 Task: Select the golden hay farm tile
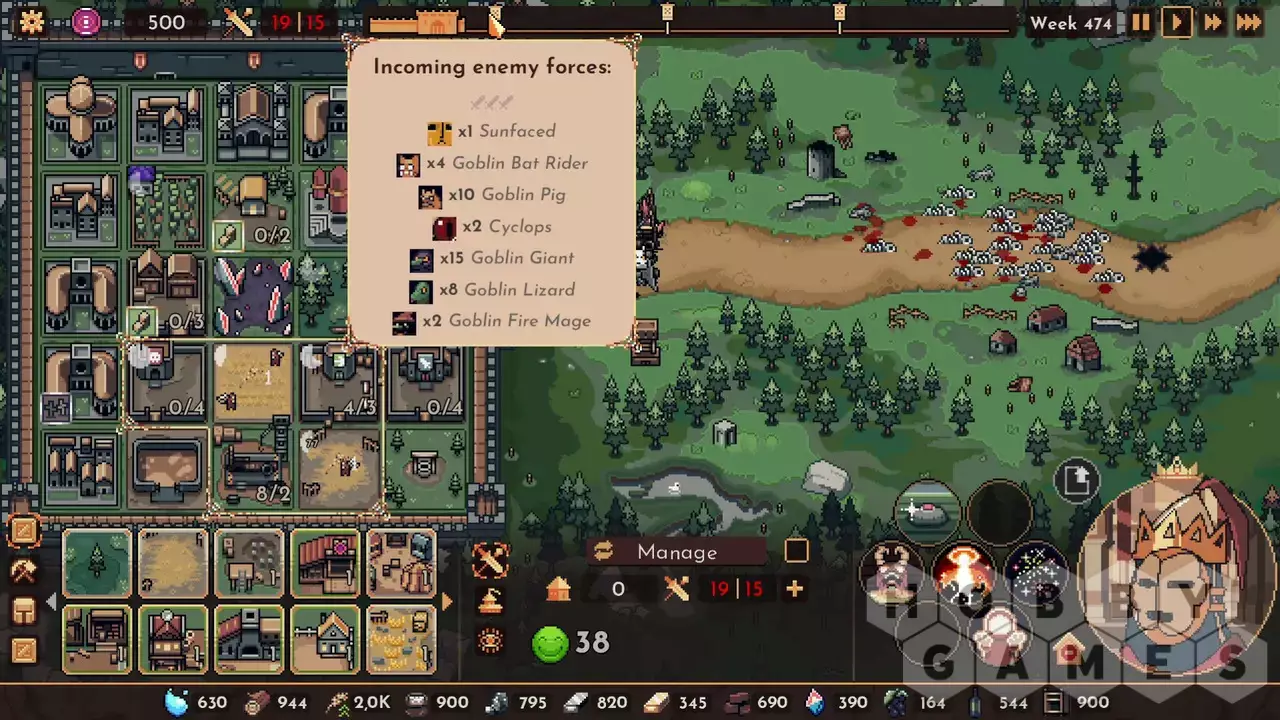(402, 640)
